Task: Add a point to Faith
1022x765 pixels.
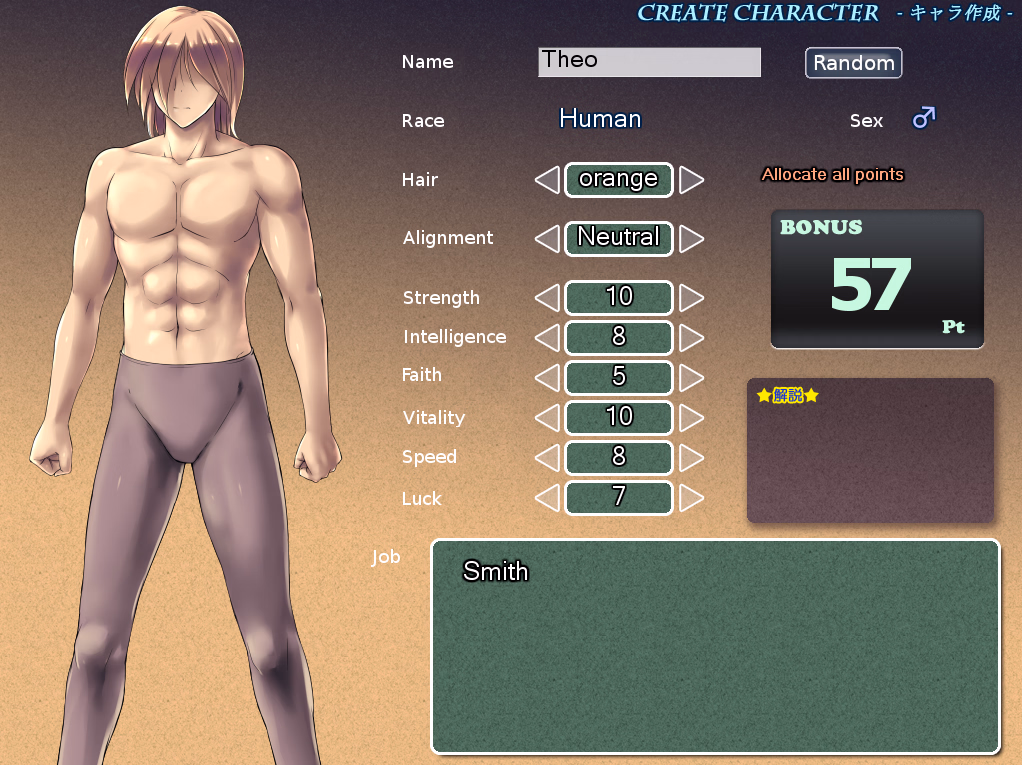Action: tap(691, 378)
